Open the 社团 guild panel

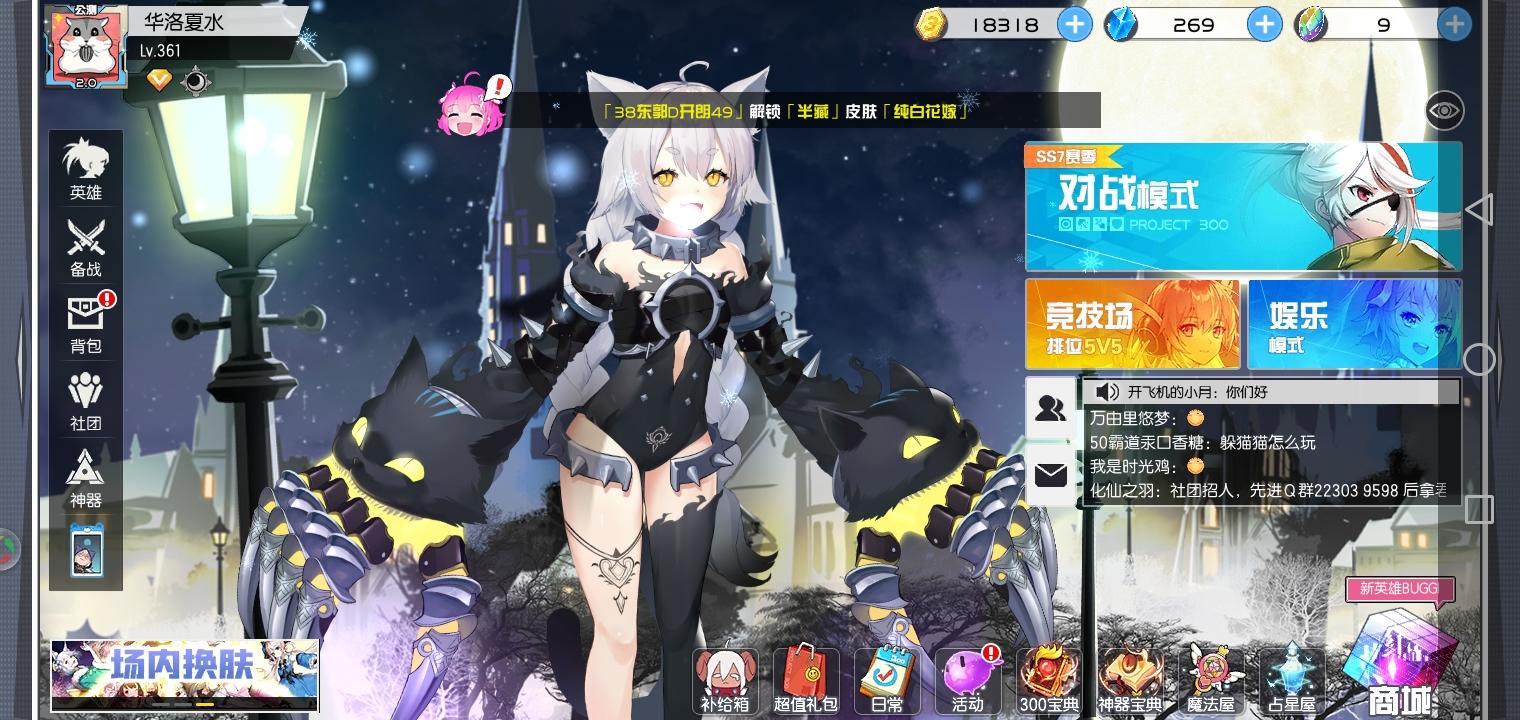86,400
